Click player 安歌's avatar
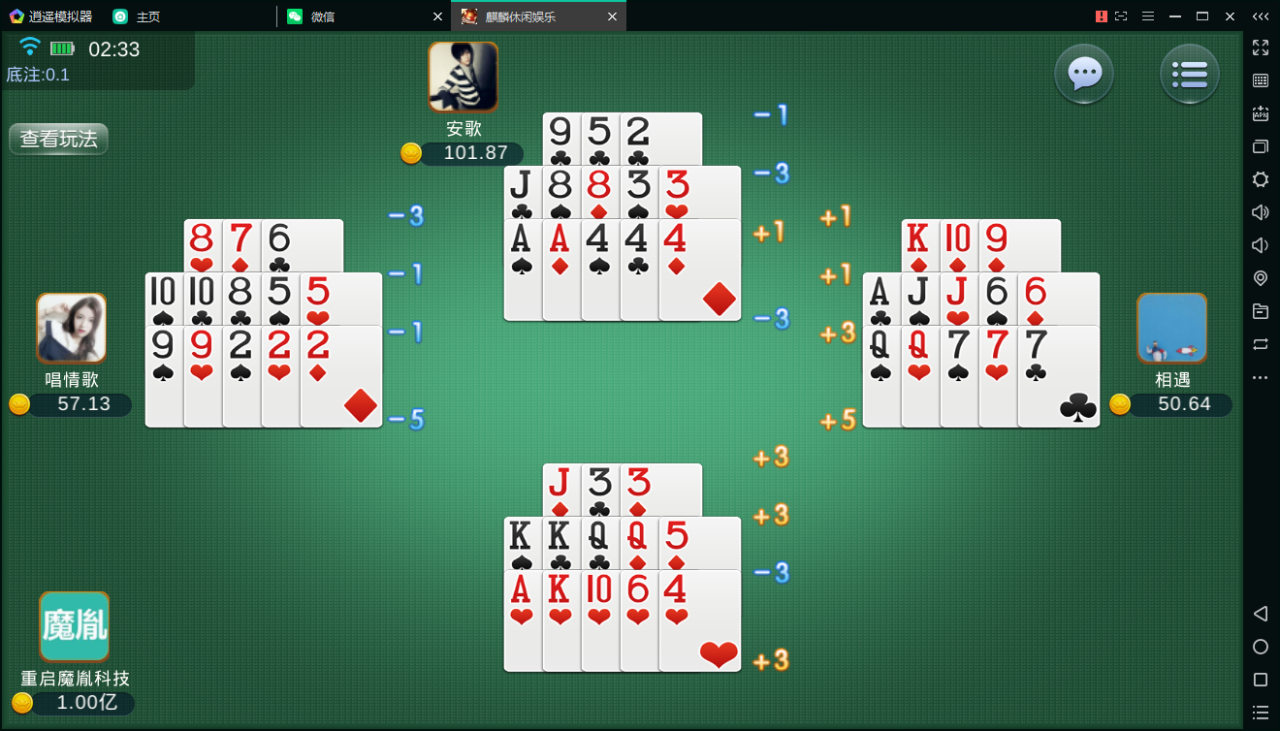Screen dimensions: 1280x731 click(x=463, y=76)
